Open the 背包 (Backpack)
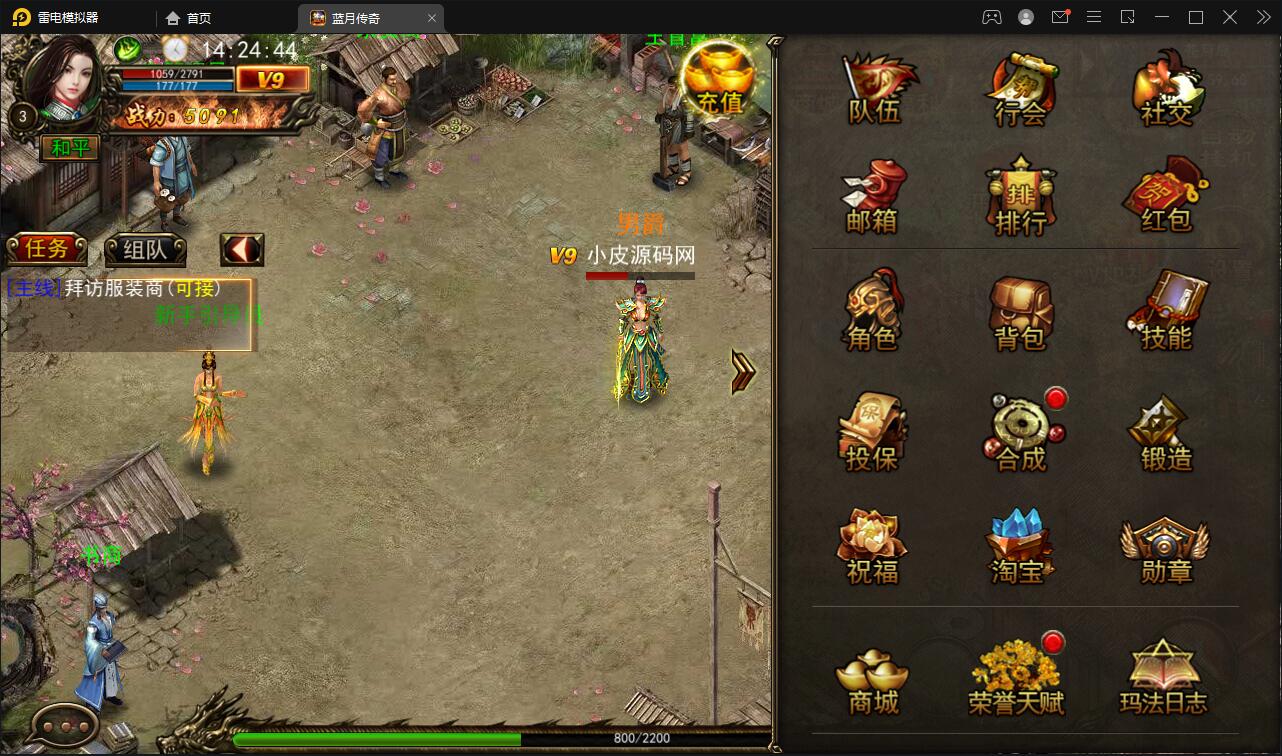 click(x=1020, y=315)
